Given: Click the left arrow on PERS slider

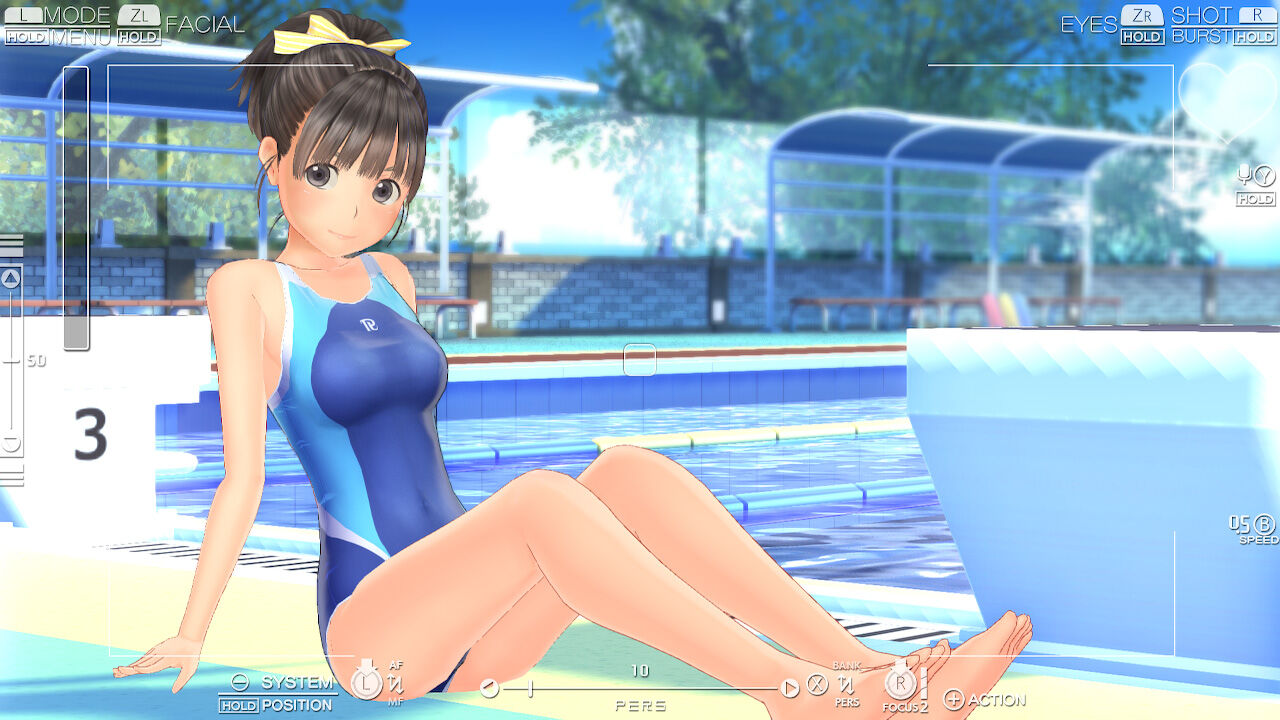Looking at the screenshot, I should coord(491,687).
